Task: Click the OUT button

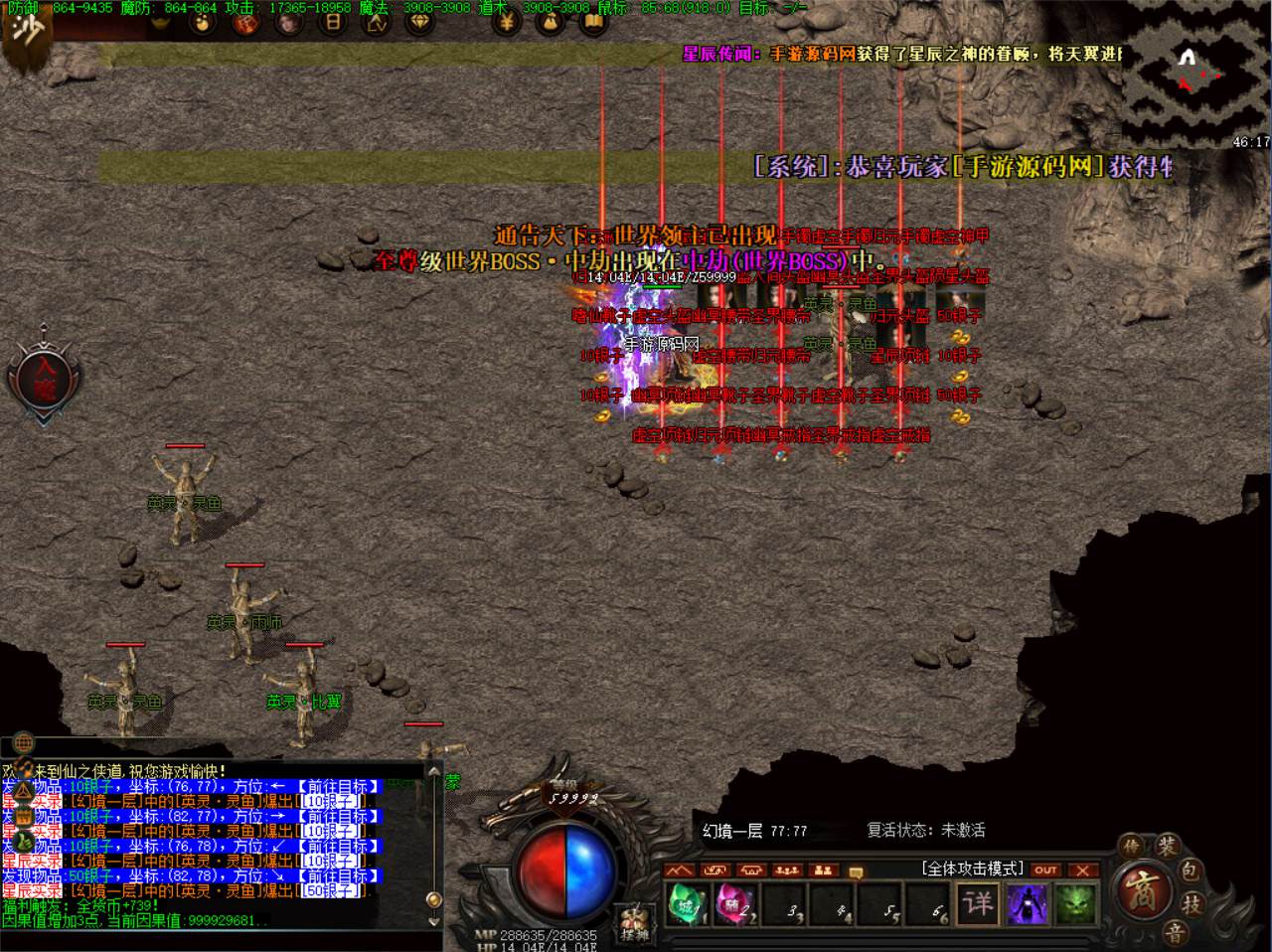Action: 1044,870
